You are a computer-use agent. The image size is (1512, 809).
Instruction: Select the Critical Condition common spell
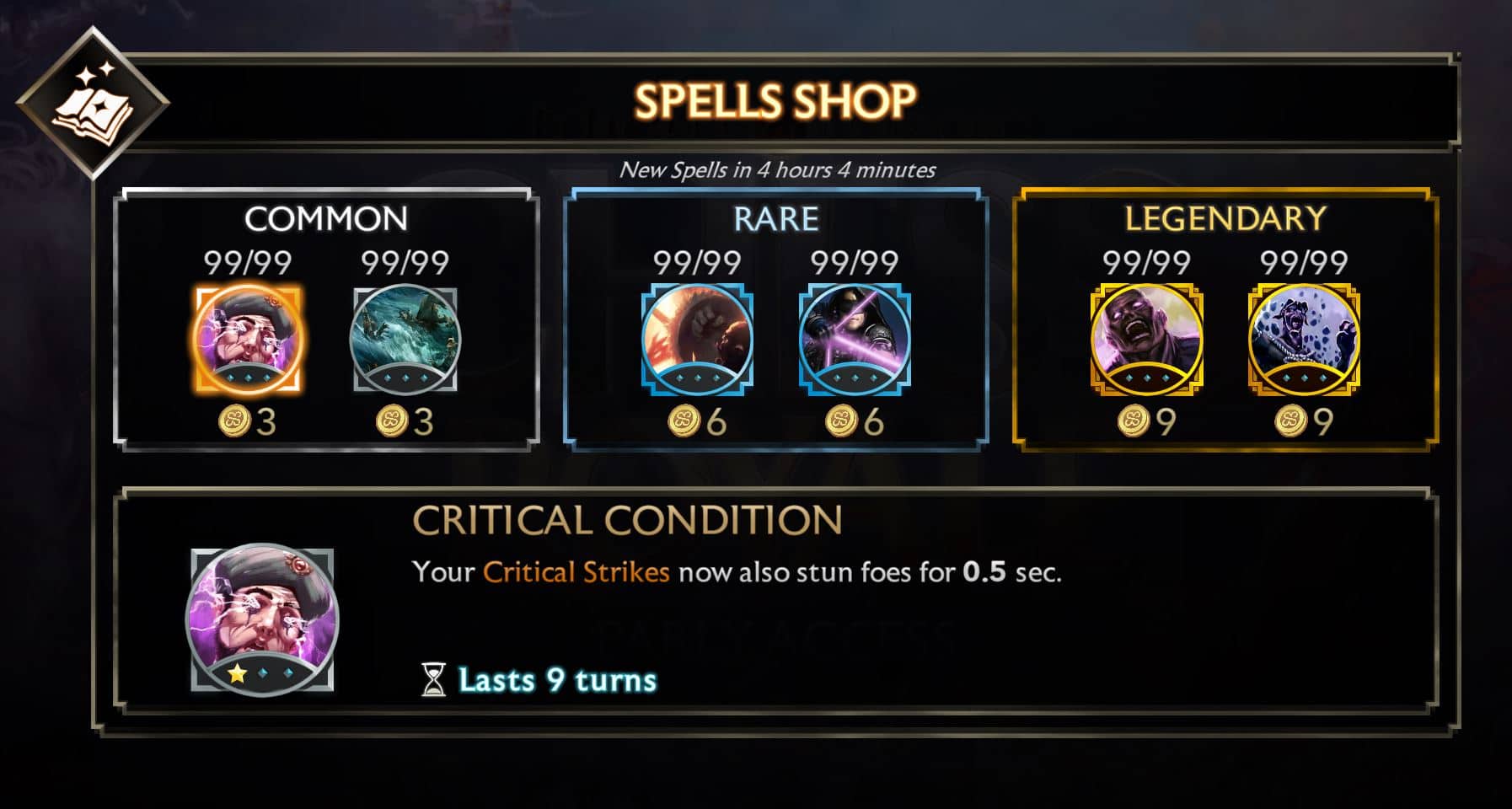(x=248, y=339)
